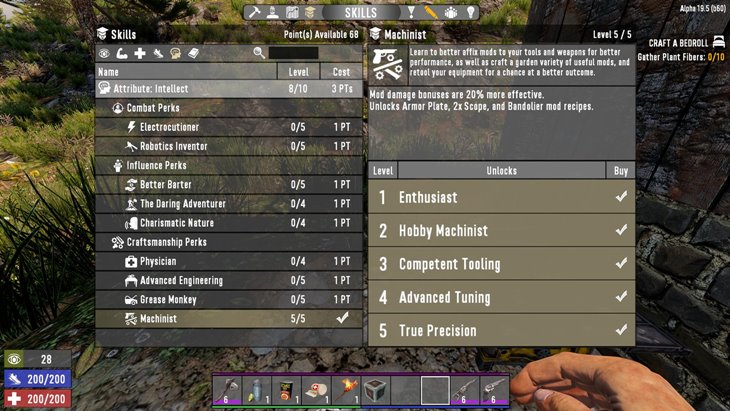The image size is (730, 411).
Task: Select the Advanced Engineering perk
Action: [x=229, y=281]
